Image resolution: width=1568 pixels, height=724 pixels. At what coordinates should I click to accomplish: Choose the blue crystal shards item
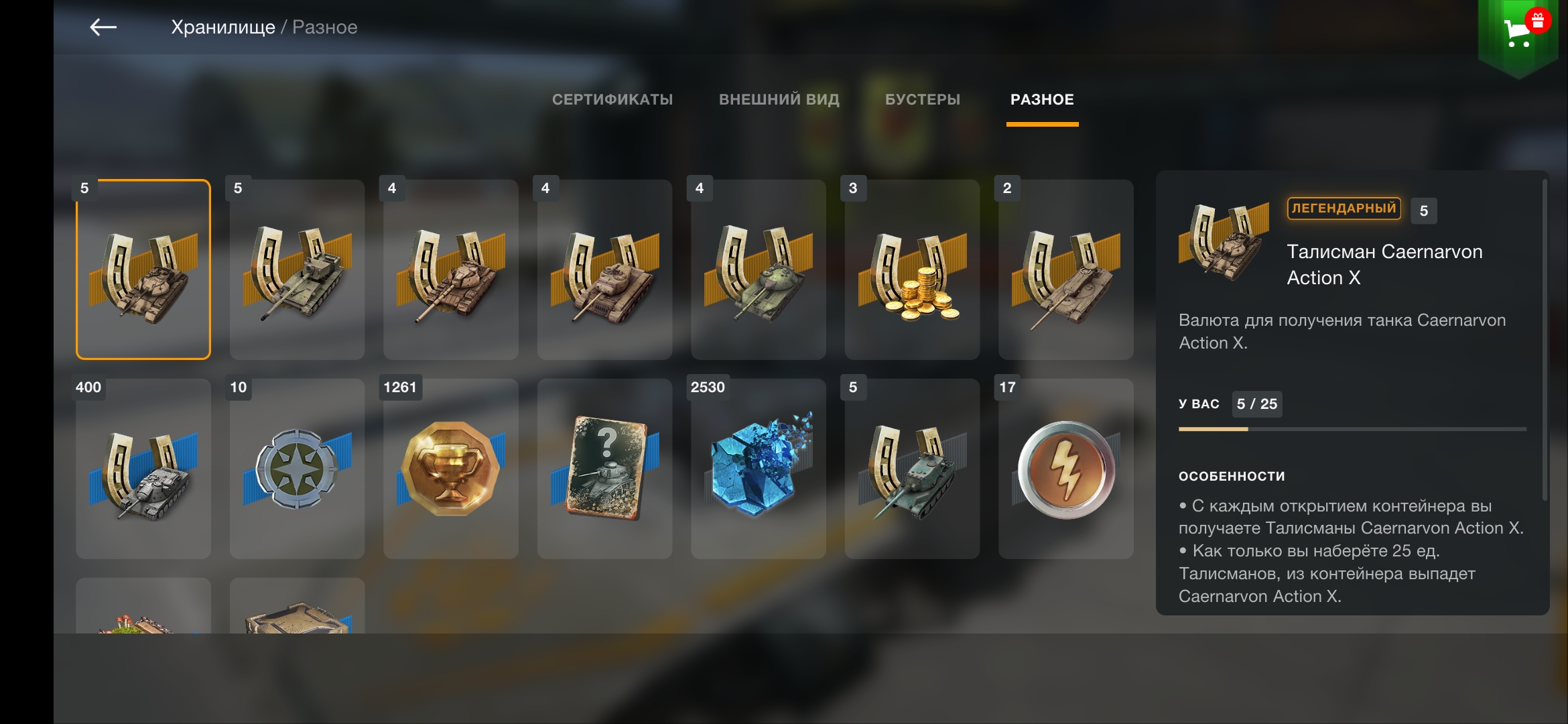pos(759,469)
